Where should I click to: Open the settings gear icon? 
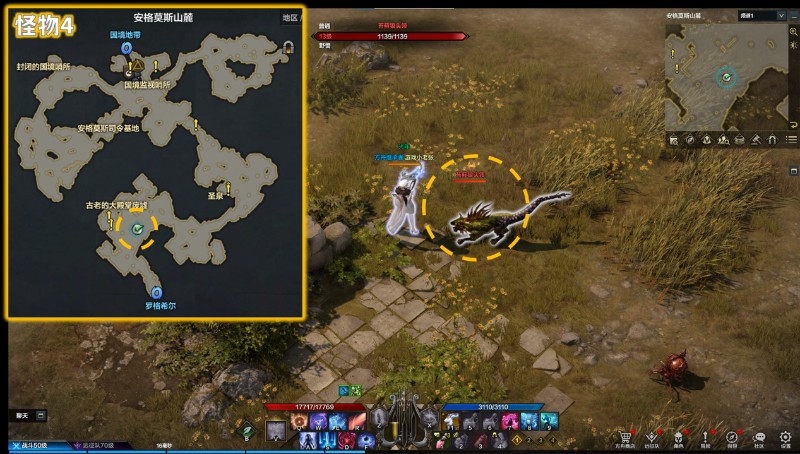786,437
